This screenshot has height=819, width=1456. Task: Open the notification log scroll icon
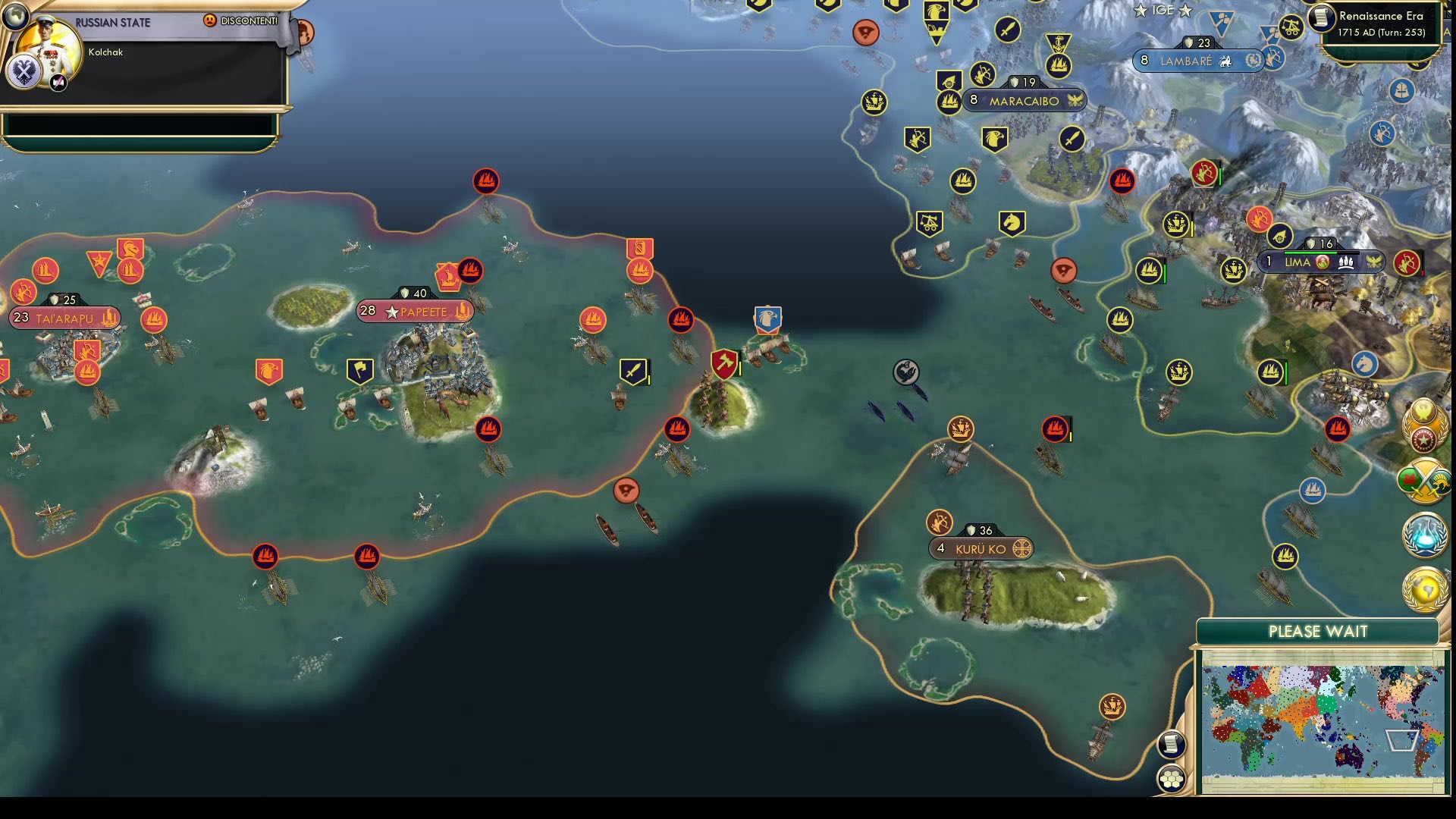point(1171,745)
